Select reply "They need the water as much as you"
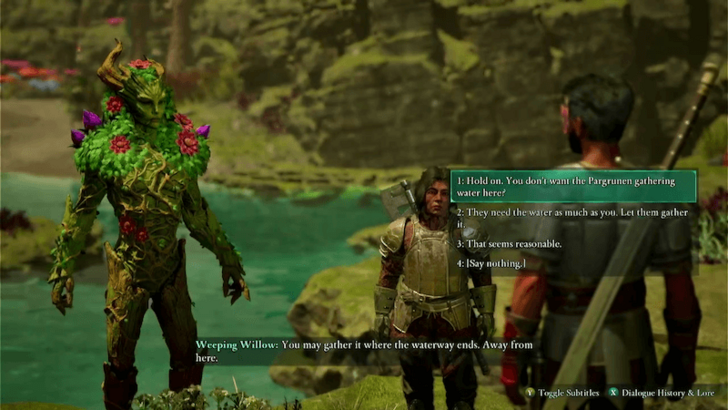The width and height of the screenshot is (728, 410). (x=572, y=218)
